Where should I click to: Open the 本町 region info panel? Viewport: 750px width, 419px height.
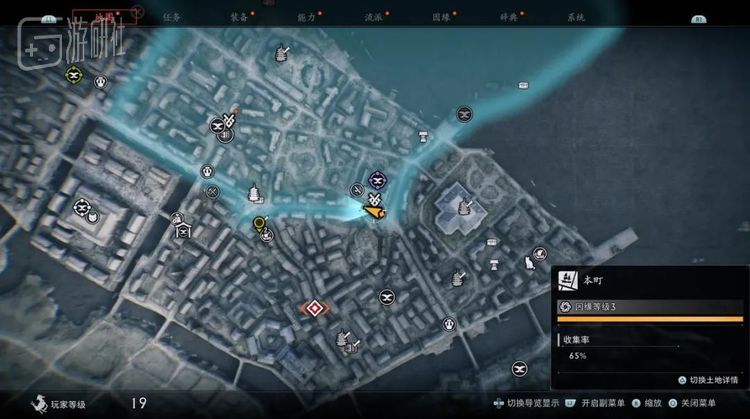(x=649, y=281)
